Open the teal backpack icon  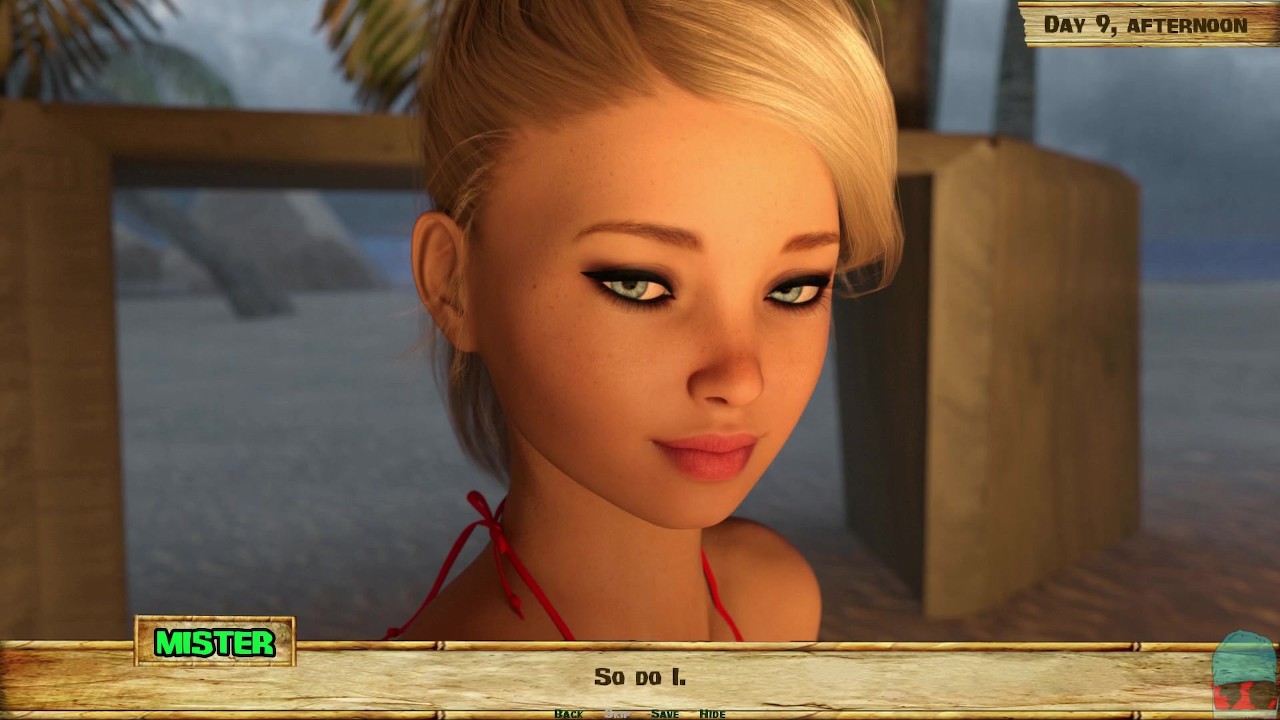tap(1244, 672)
